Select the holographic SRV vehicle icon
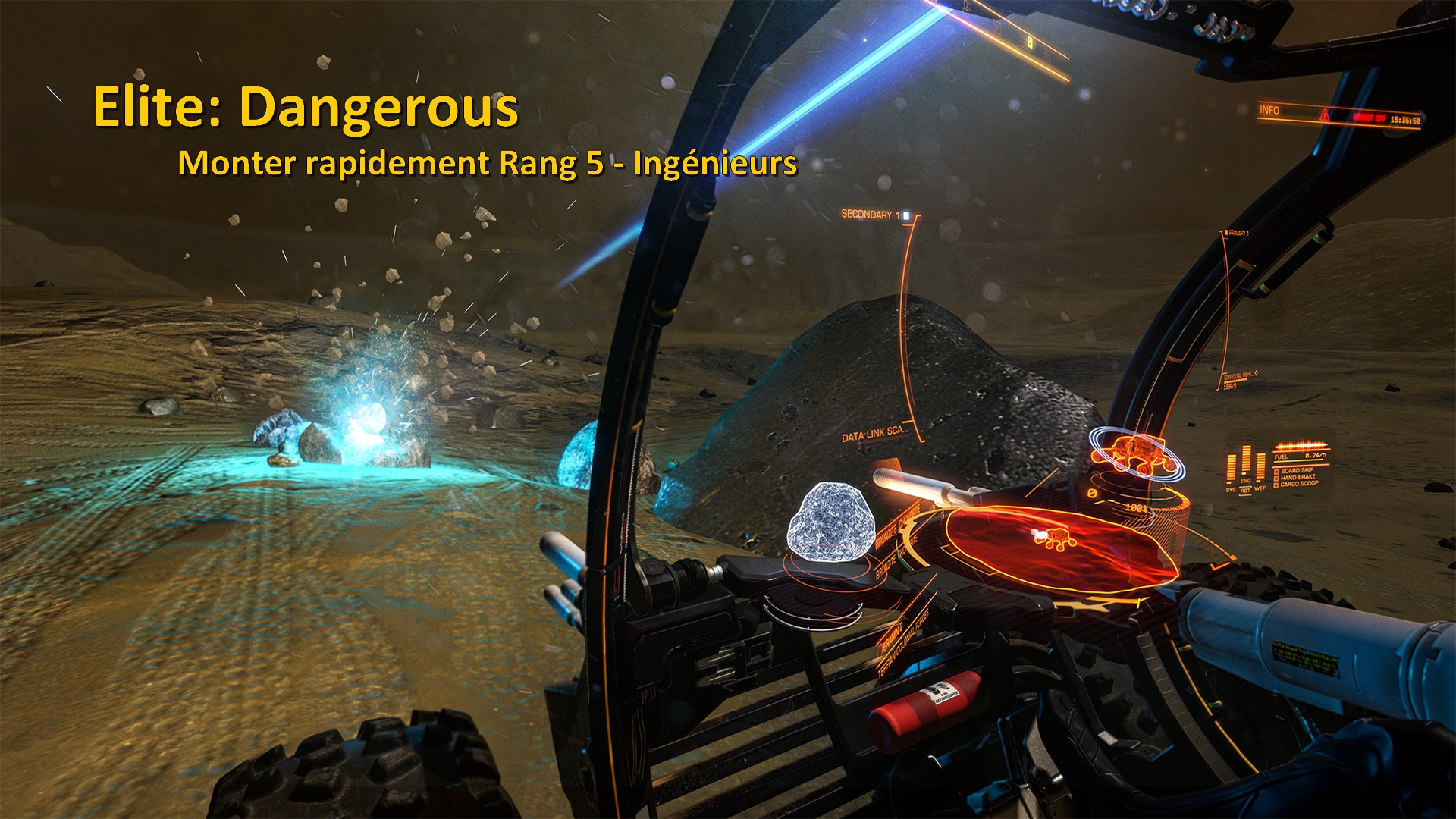The width and height of the screenshot is (1456, 819). tap(1132, 453)
